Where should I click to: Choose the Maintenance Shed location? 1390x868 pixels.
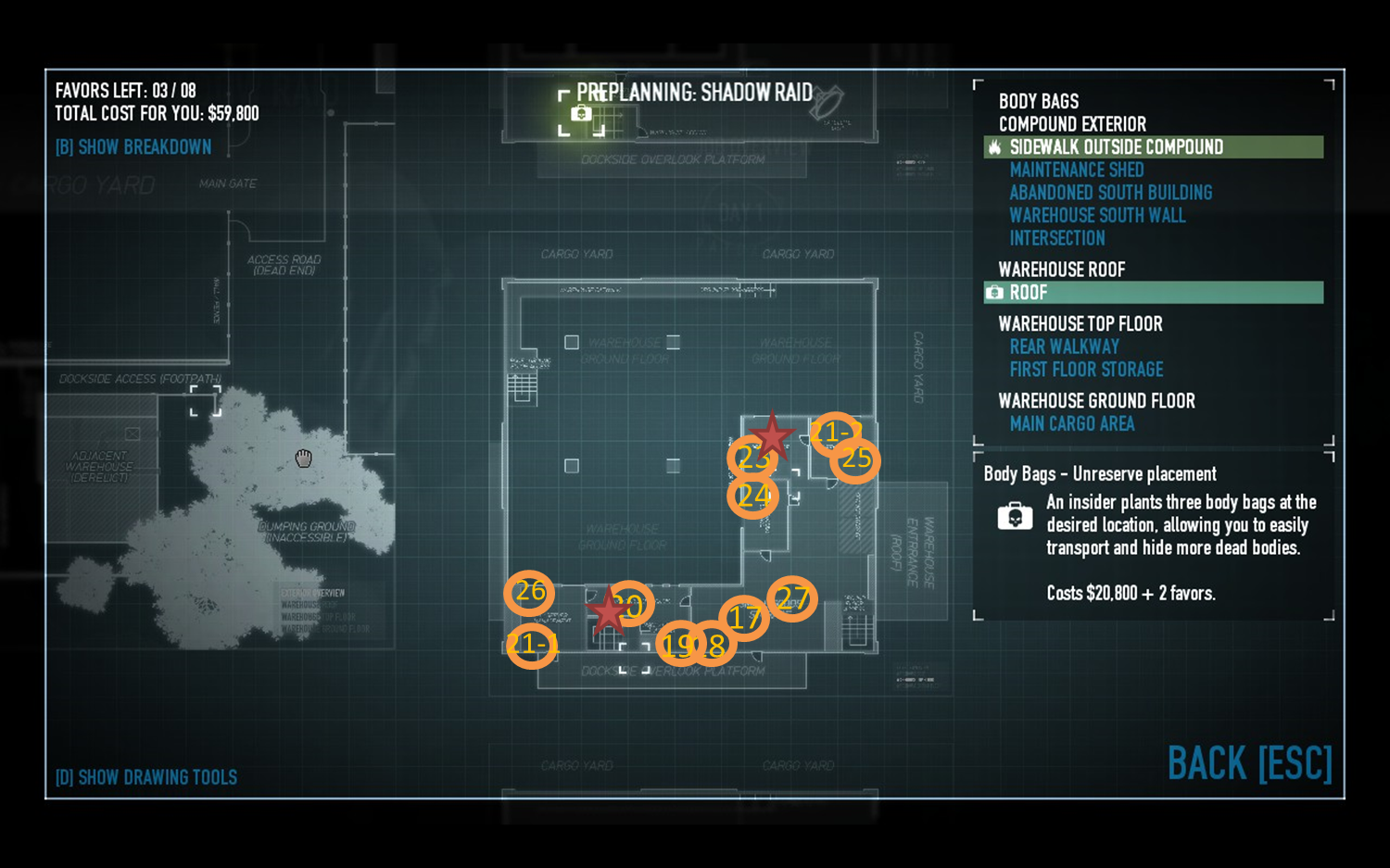(1076, 170)
